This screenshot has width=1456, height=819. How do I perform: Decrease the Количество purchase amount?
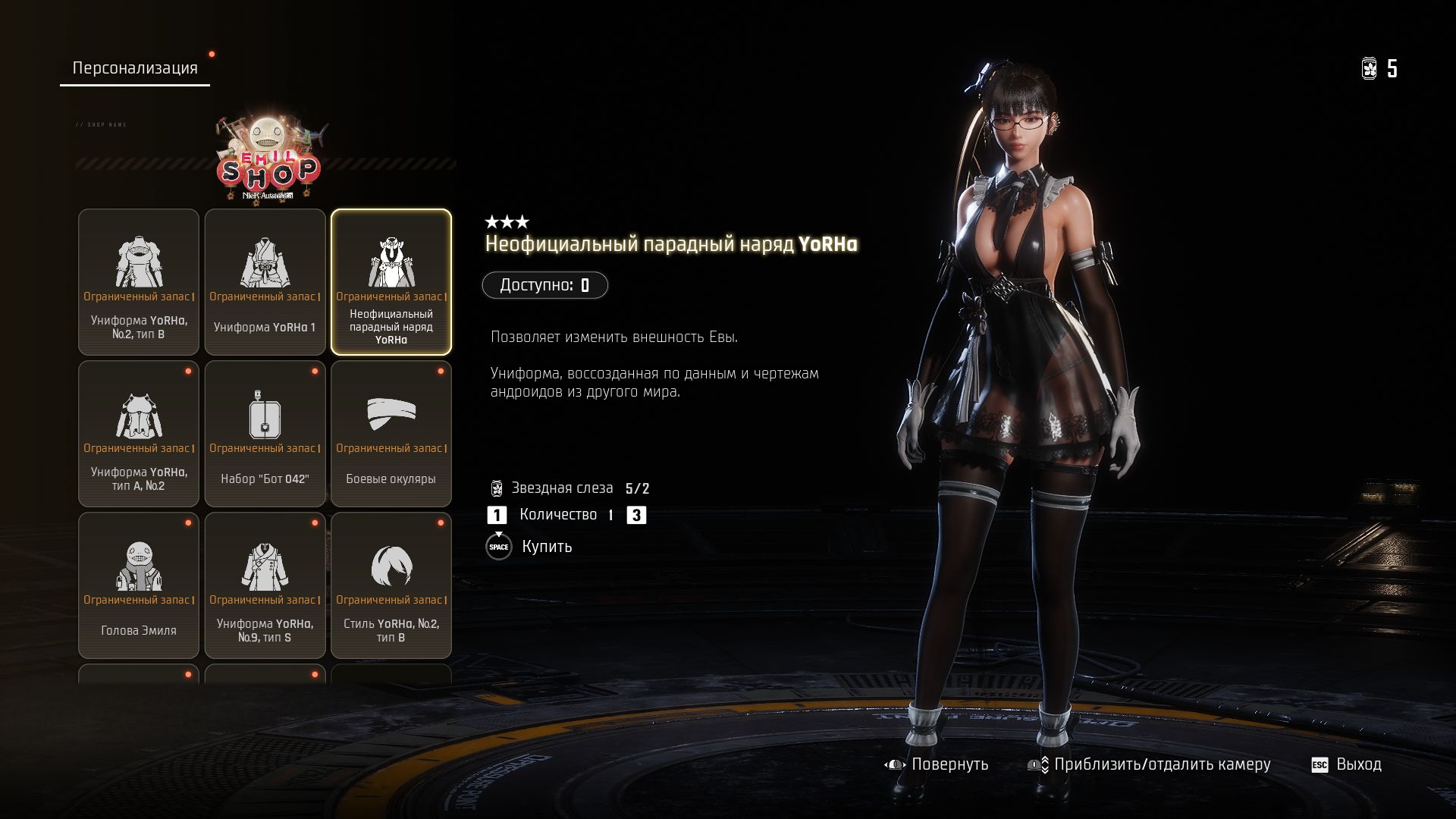click(x=497, y=516)
